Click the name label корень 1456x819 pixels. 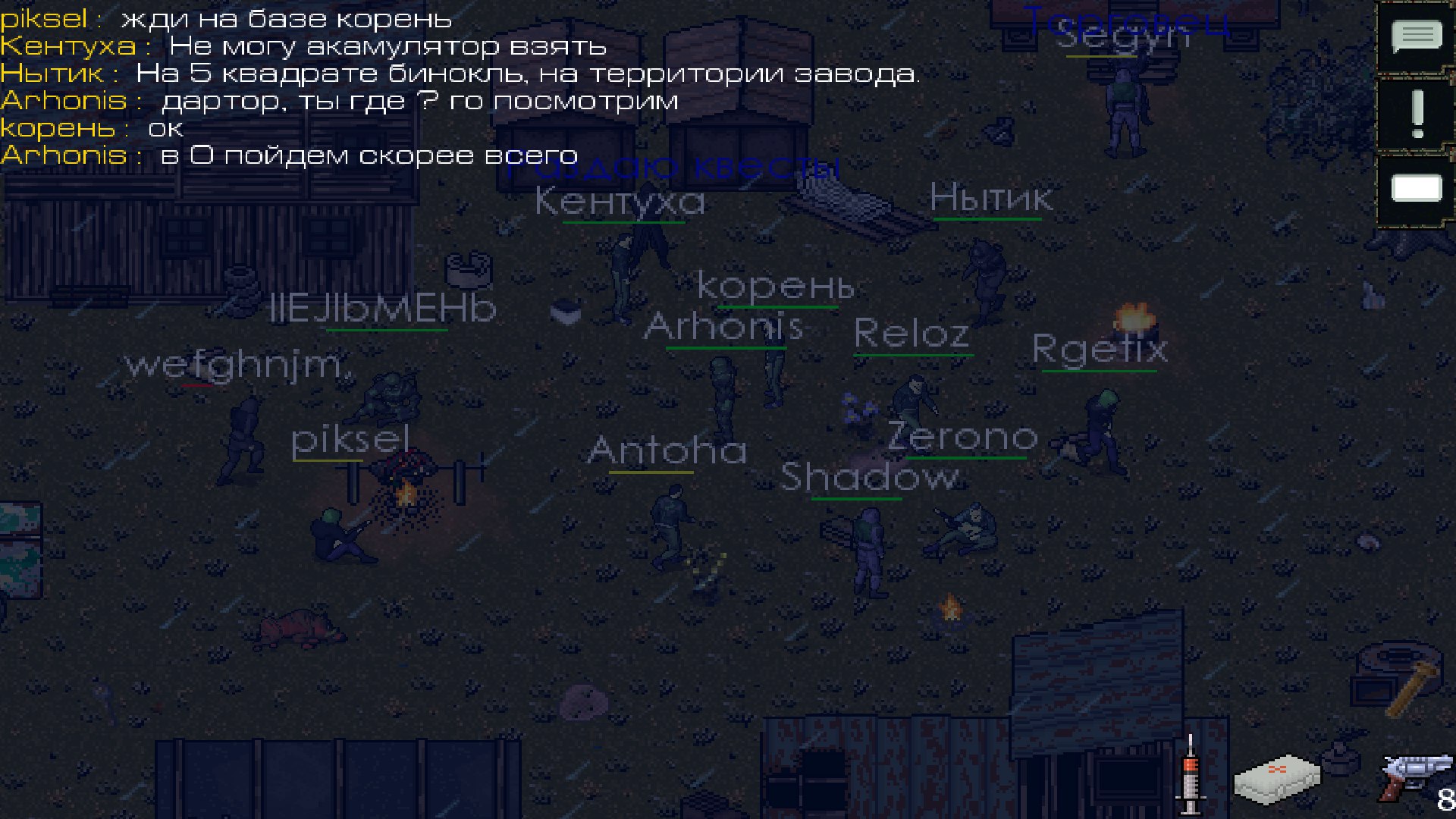pyautogui.click(x=777, y=287)
